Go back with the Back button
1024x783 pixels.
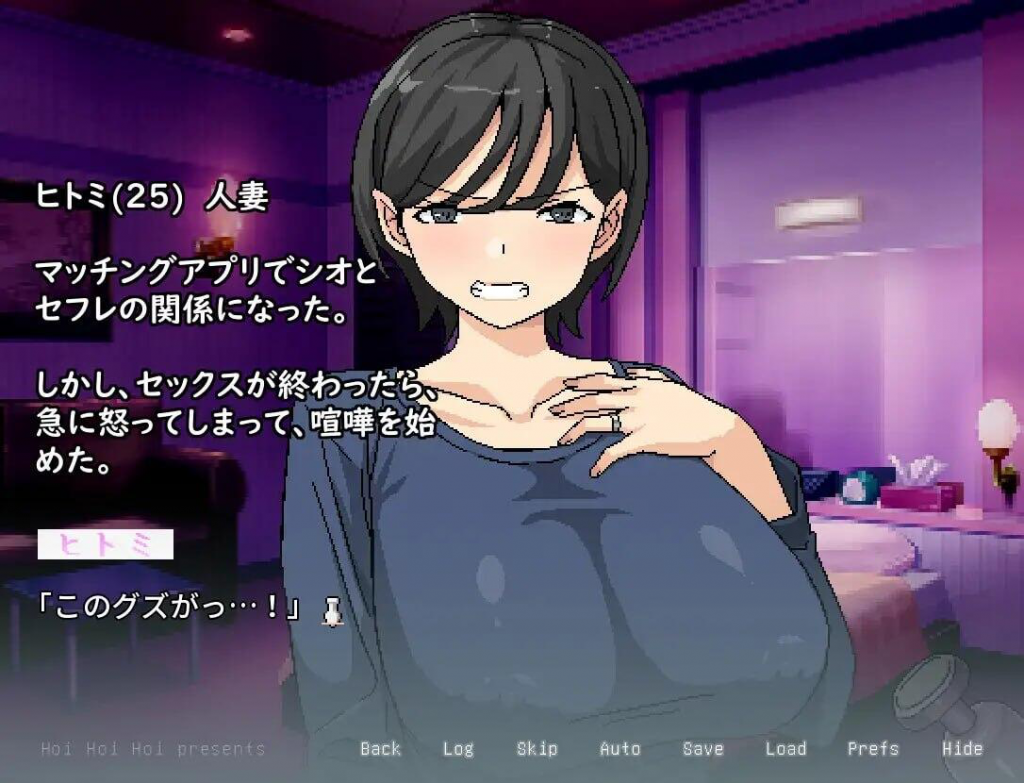click(x=380, y=749)
